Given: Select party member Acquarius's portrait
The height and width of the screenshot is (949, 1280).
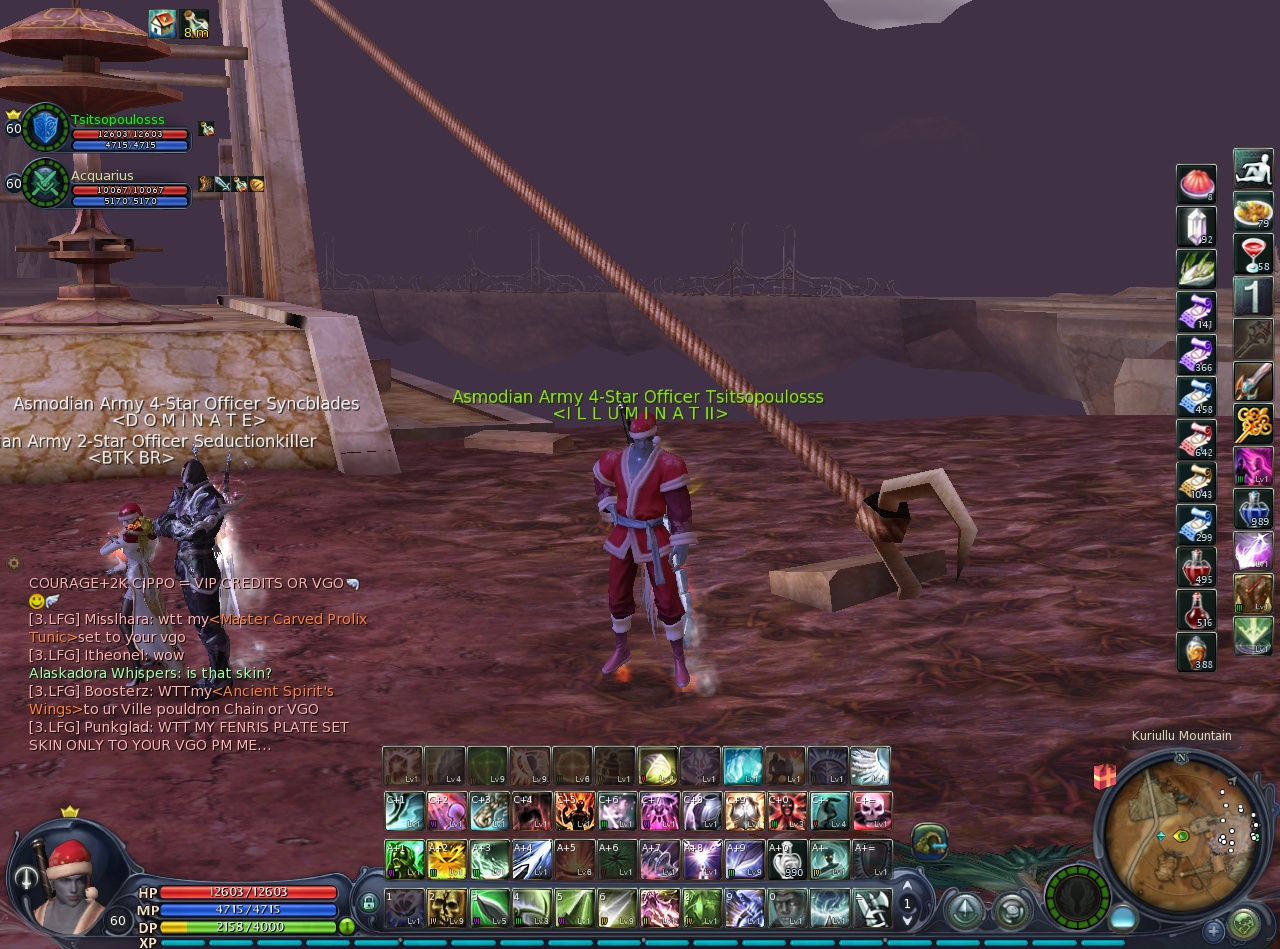Looking at the screenshot, I should [x=45, y=183].
